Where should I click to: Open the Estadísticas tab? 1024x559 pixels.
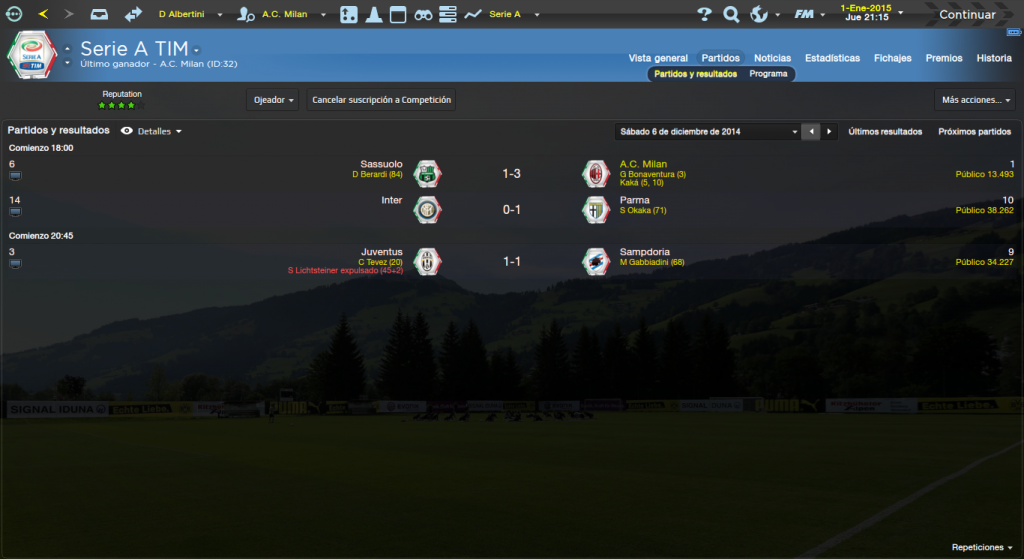point(832,58)
